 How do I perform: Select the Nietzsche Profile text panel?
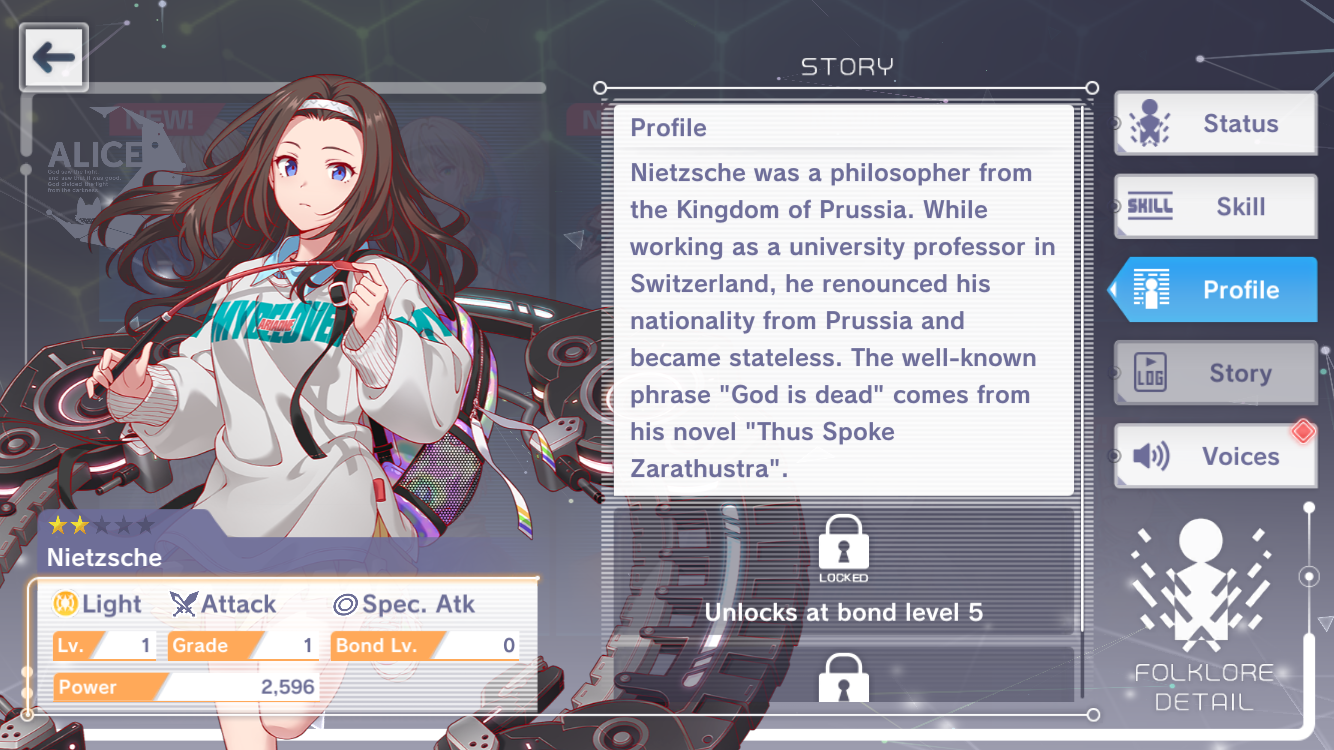tap(843, 300)
